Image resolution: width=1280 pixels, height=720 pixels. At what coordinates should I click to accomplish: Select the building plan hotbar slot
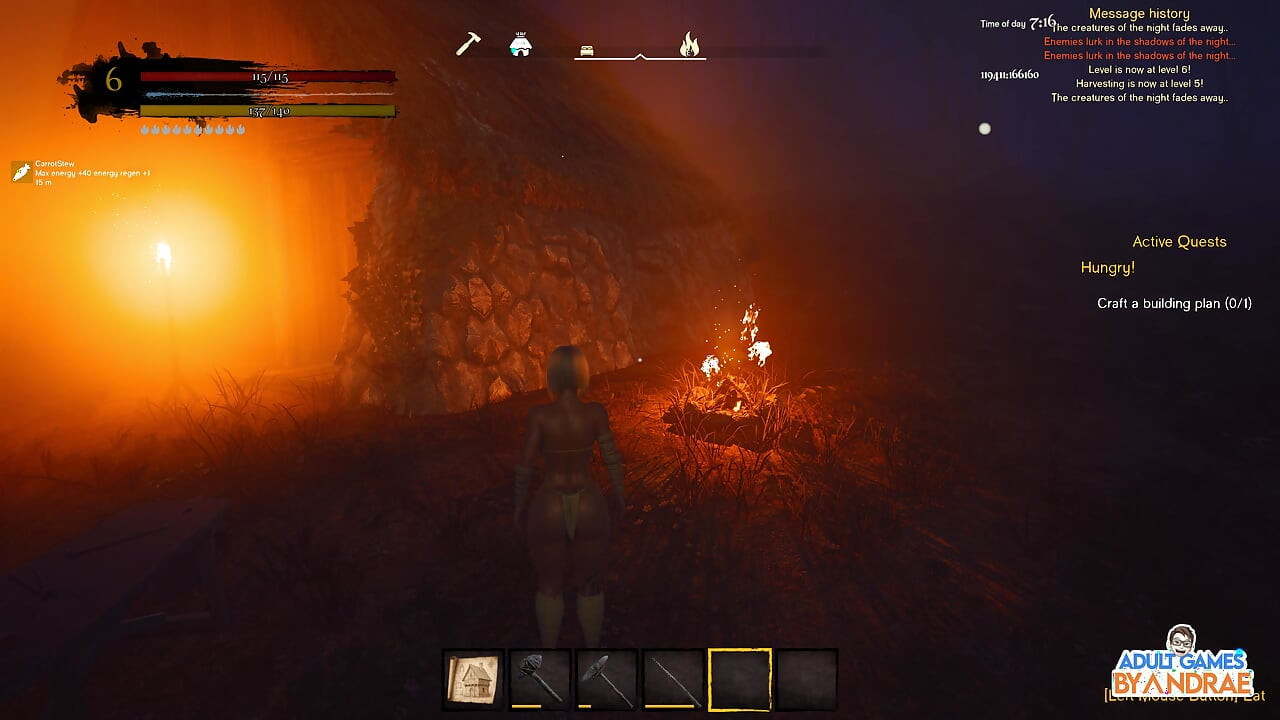tap(474, 680)
